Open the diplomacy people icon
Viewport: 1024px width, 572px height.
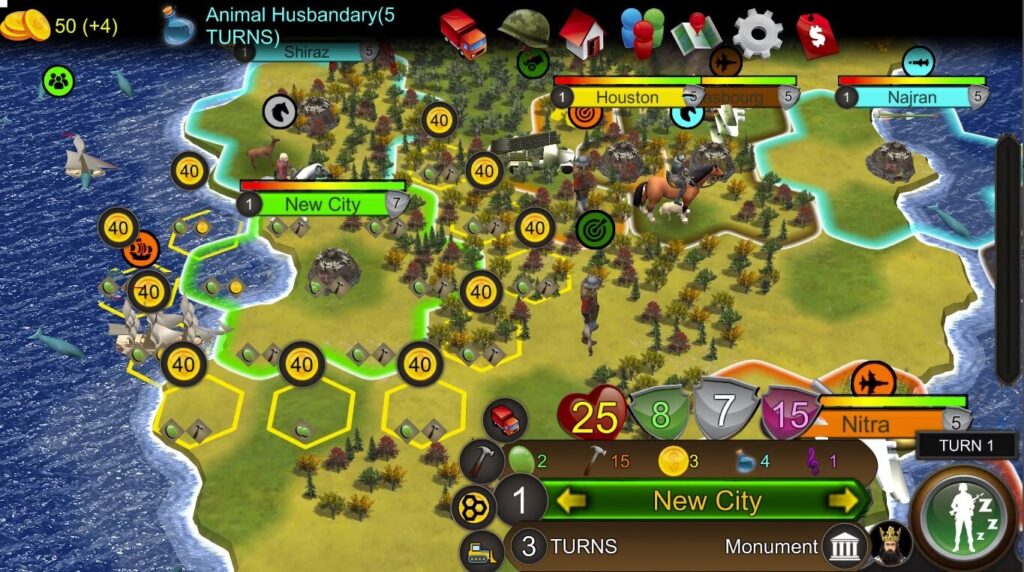[641, 31]
